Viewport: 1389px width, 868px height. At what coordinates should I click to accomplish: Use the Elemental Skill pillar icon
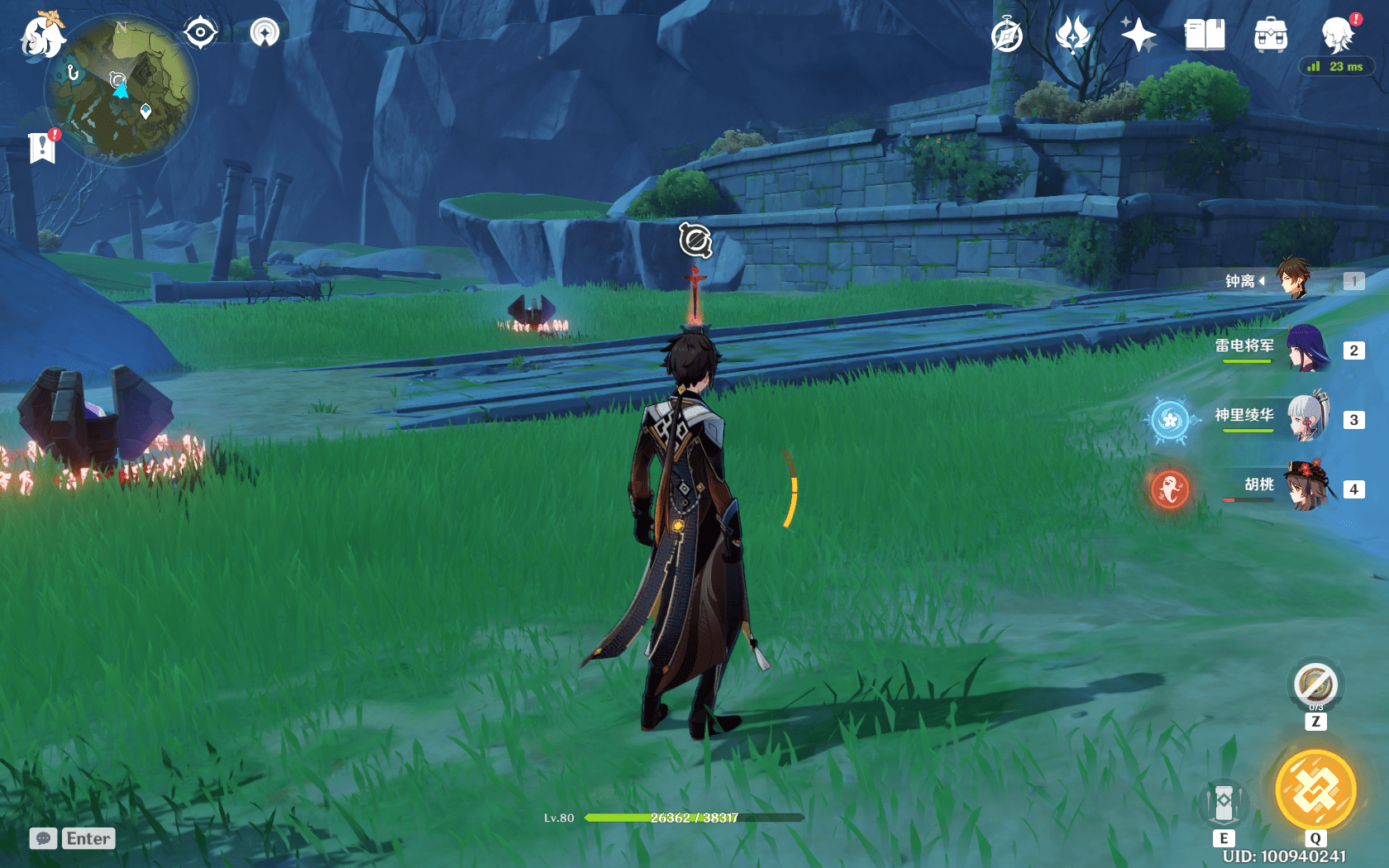pos(1224,803)
